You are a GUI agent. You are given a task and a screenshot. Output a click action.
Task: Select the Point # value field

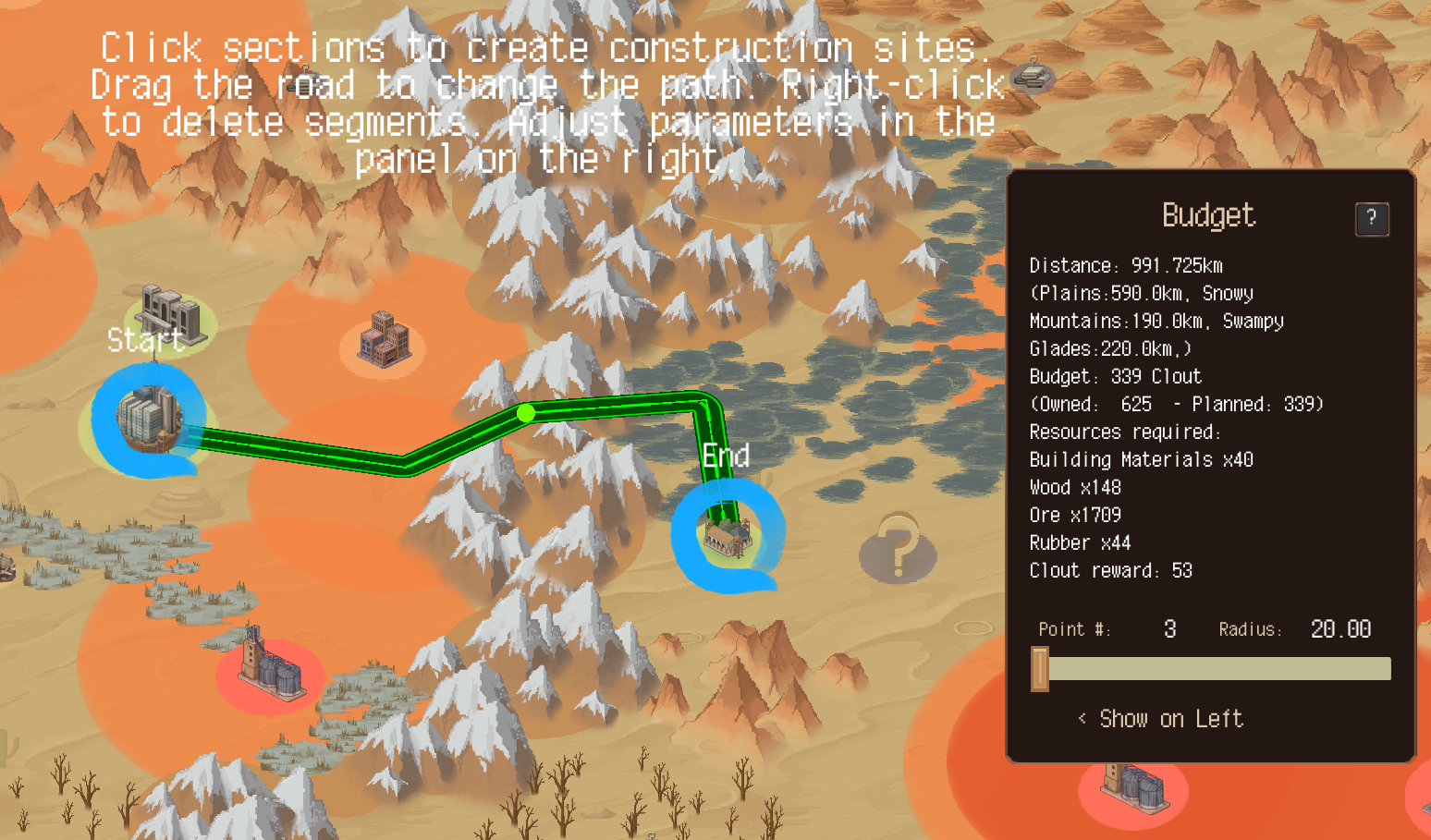click(1168, 628)
